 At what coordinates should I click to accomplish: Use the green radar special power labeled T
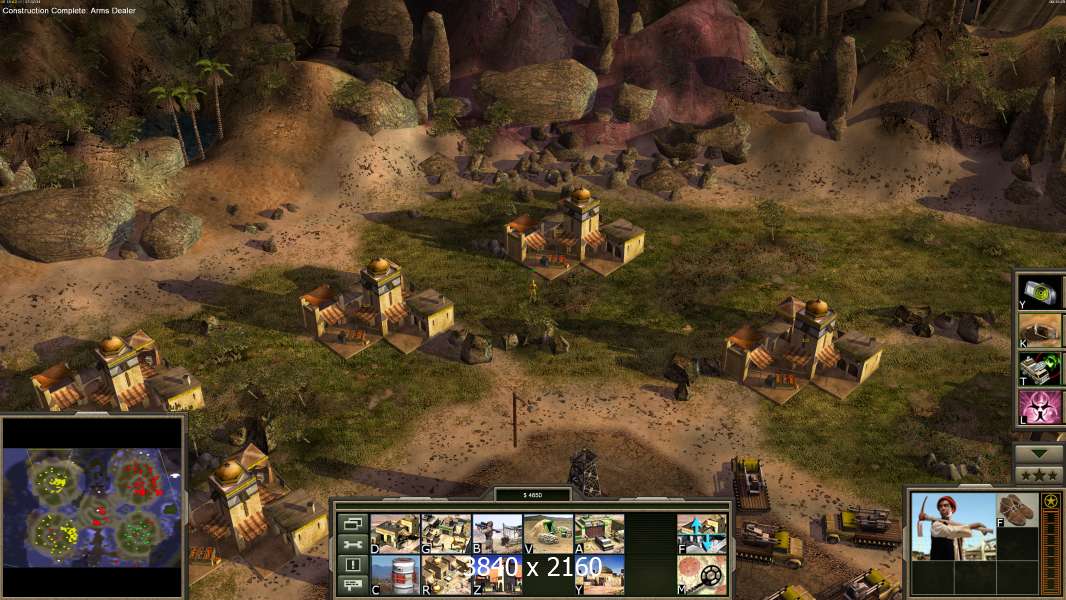[1040, 369]
